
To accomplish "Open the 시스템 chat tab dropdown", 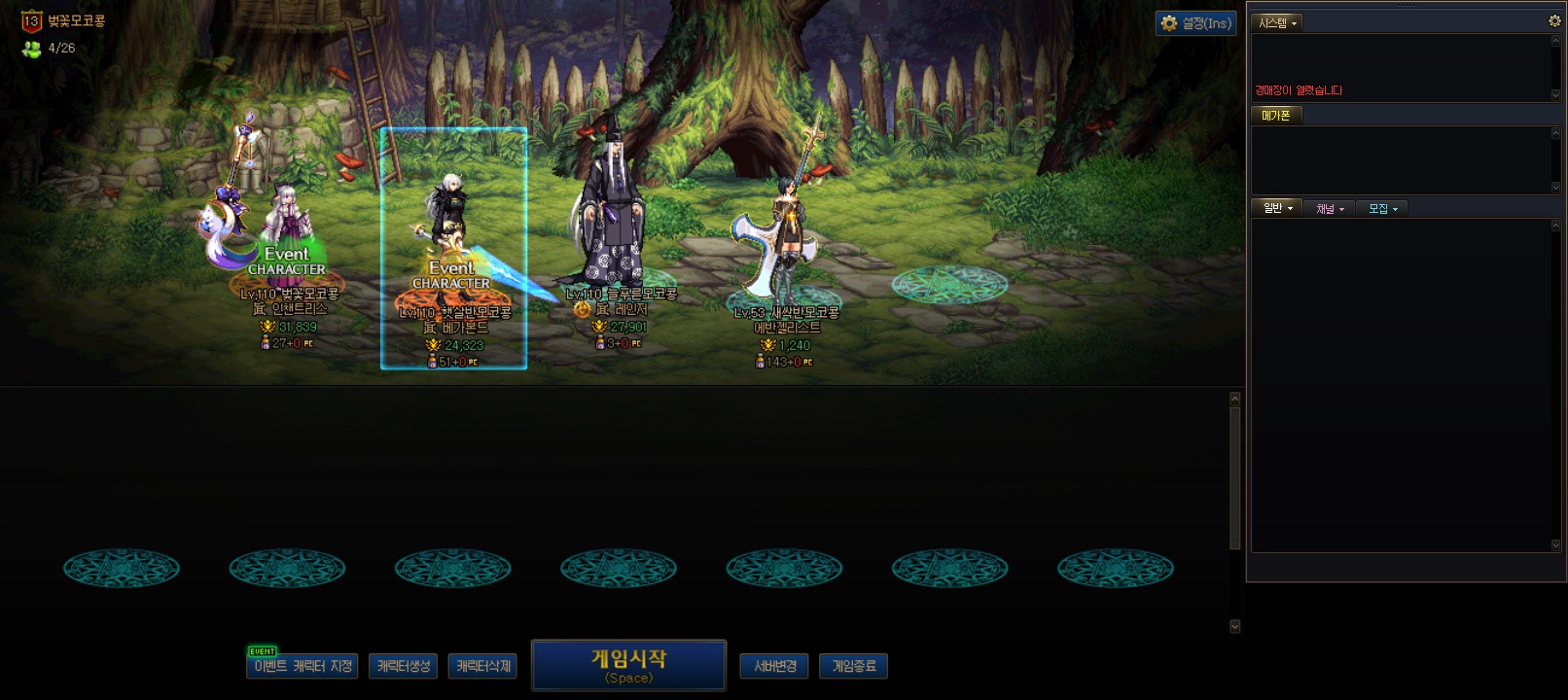I will pyautogui.click(x=1277, y=22).
